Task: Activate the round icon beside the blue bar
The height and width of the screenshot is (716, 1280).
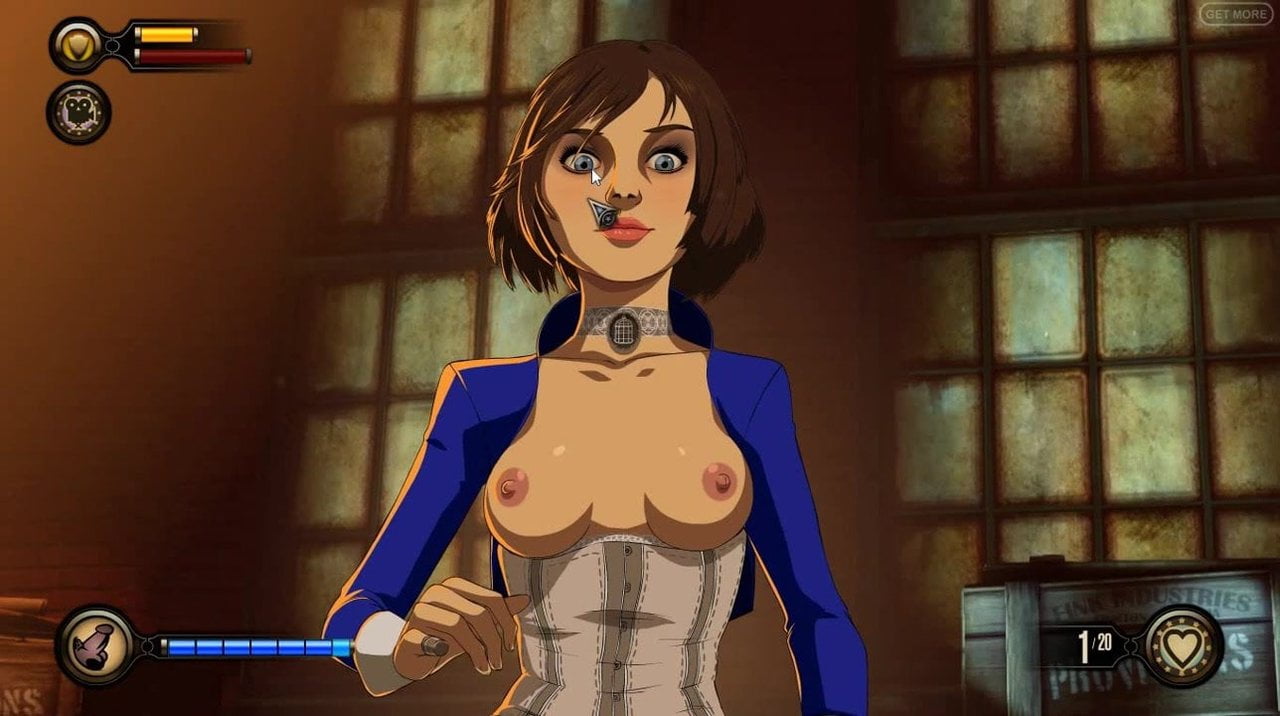Action: 96,645
